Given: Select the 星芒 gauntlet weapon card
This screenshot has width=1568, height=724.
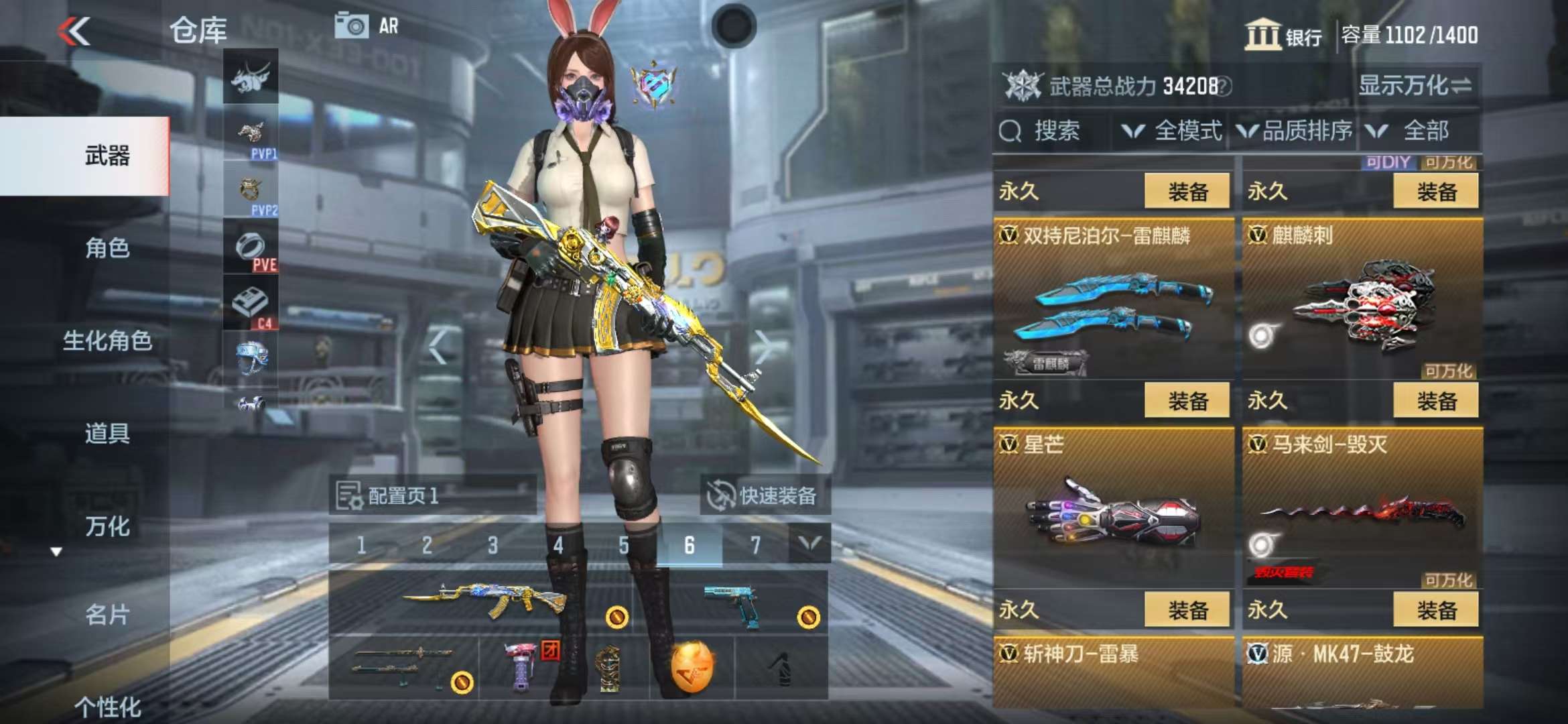Looking at the screenshot, I should click(x=1113, y=509).
